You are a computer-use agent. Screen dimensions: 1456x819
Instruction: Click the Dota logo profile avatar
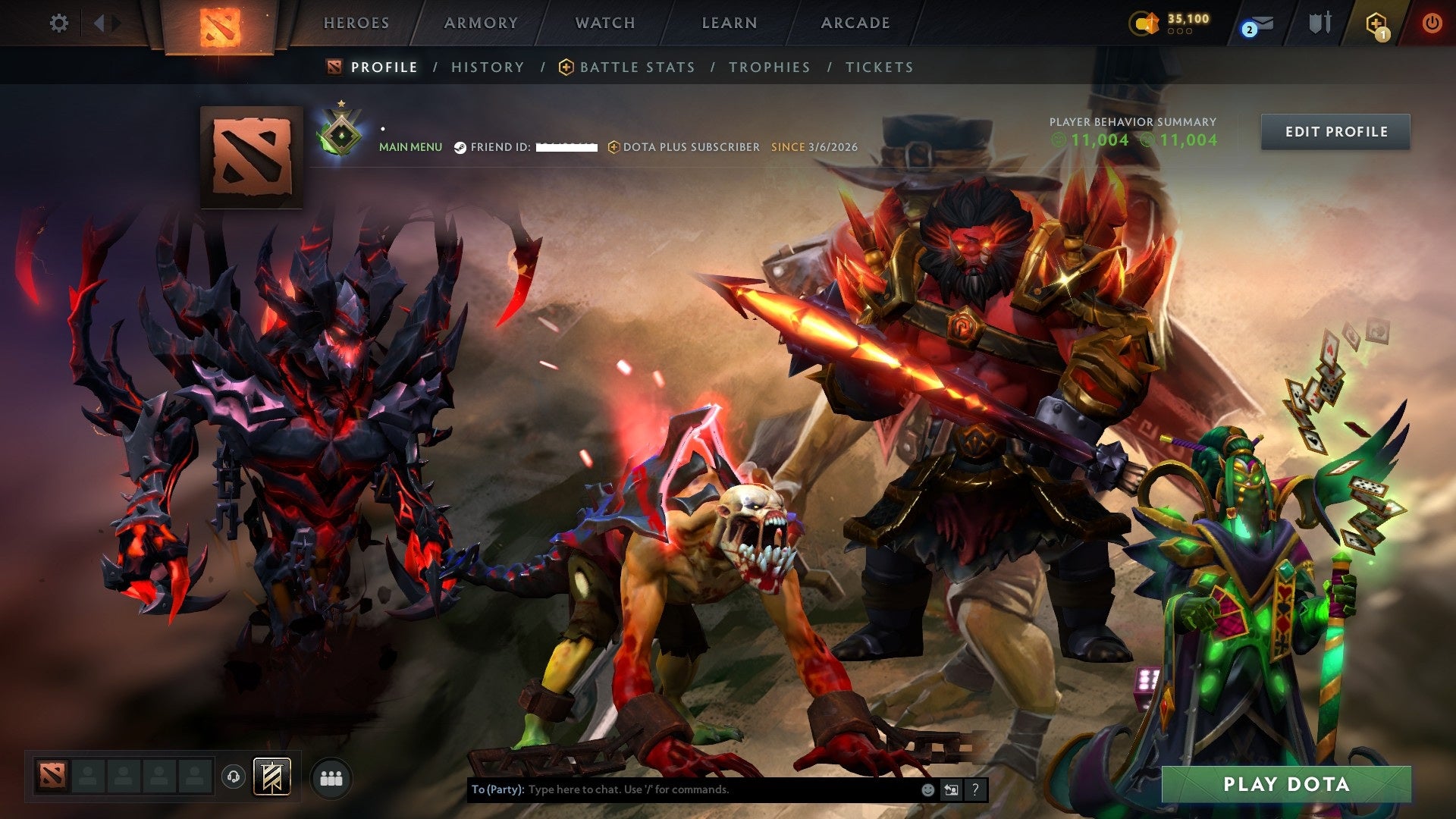click(x=250, y=158)
